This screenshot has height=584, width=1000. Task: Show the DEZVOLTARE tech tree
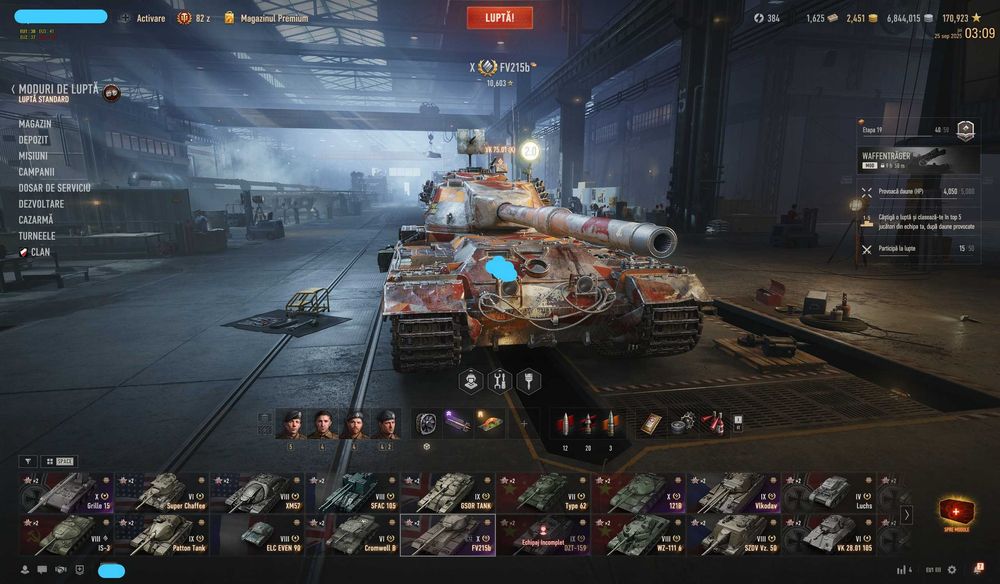pyautogui.click(x=41, y=204)
